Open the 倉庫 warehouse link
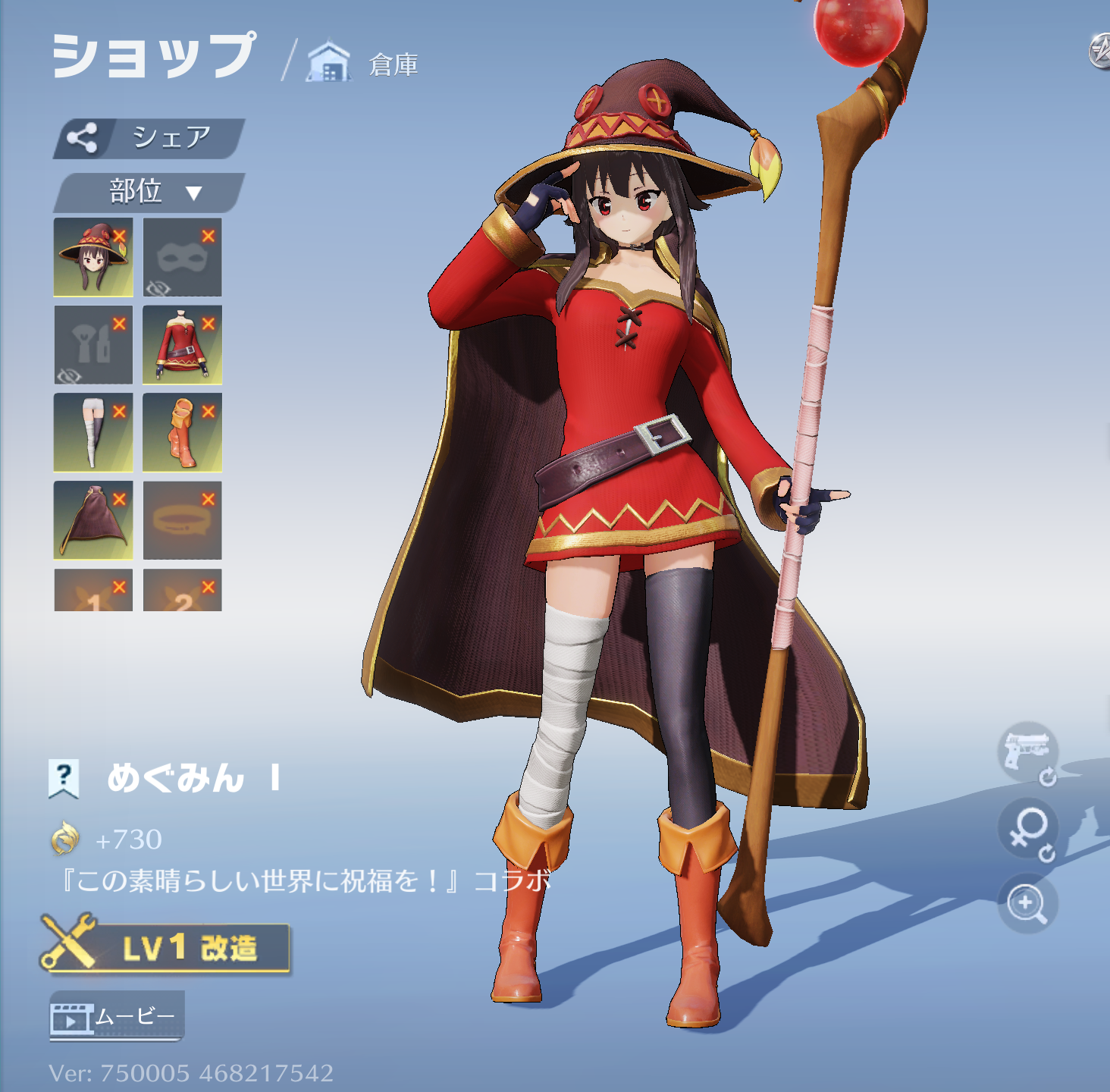Image resolution: width=1110 pixels, height=1092 pixels. point(364,64)
